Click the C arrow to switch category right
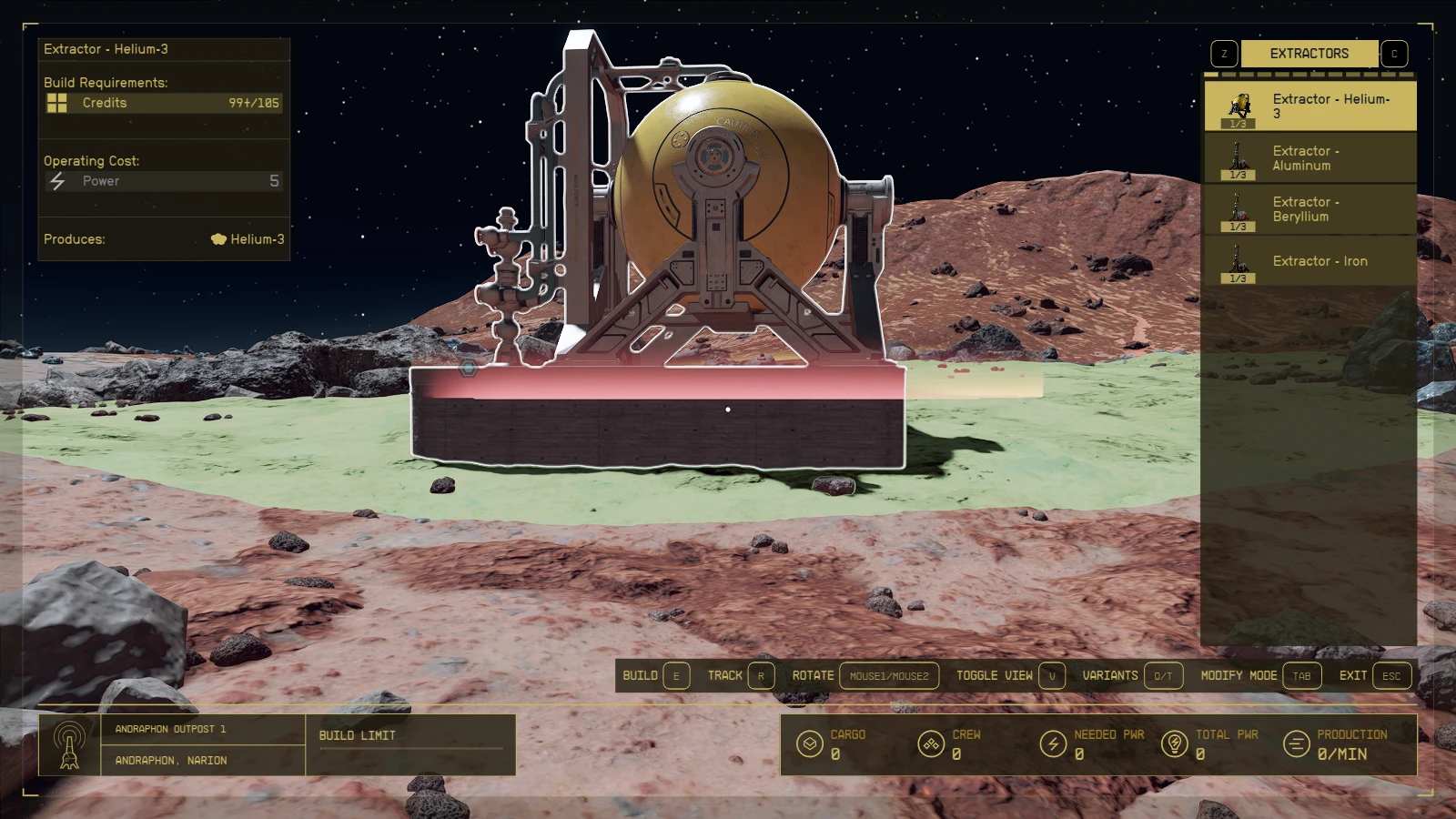 [x=1393, y=53]
